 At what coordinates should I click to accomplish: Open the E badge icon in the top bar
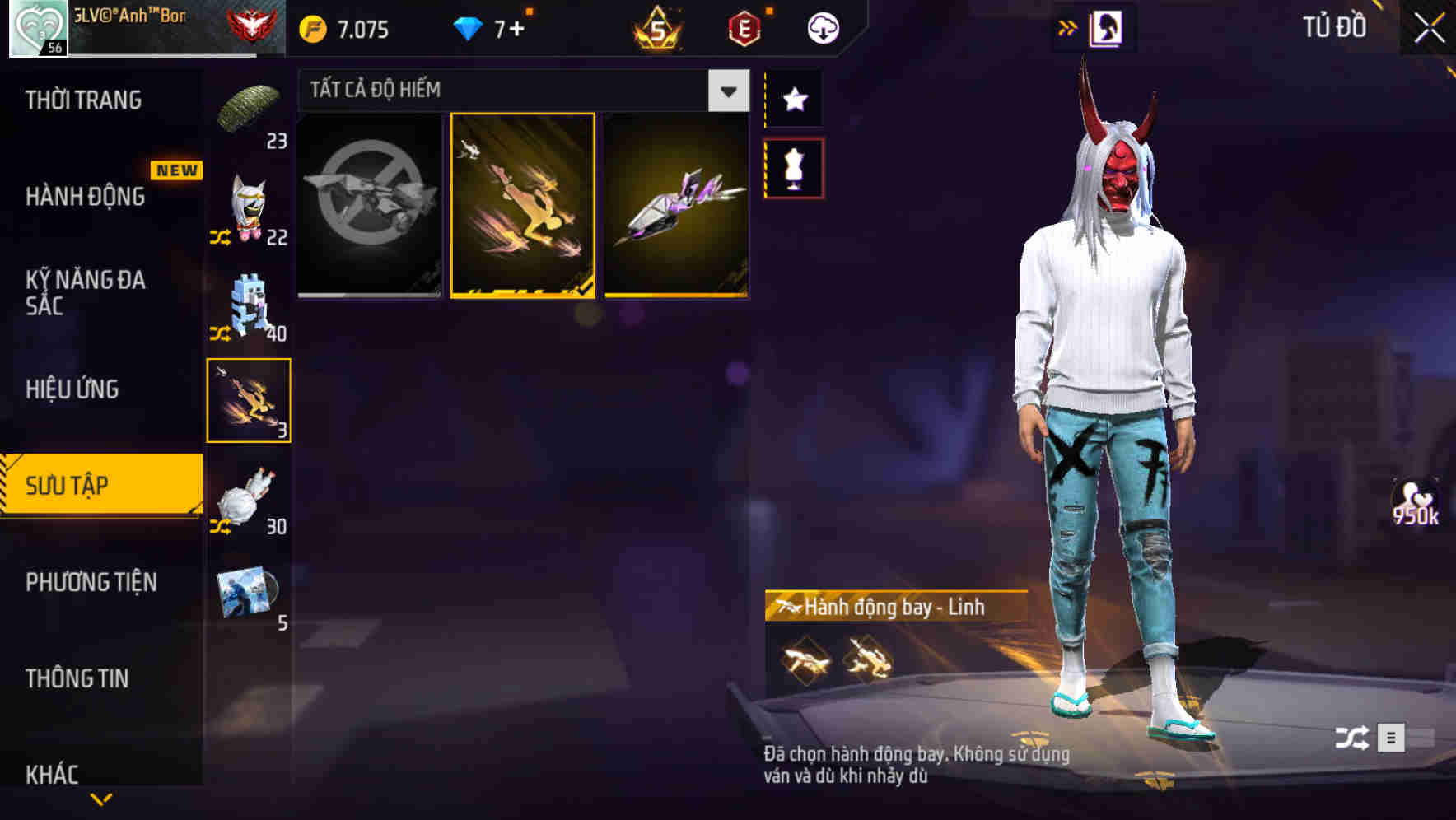(744, 27)
